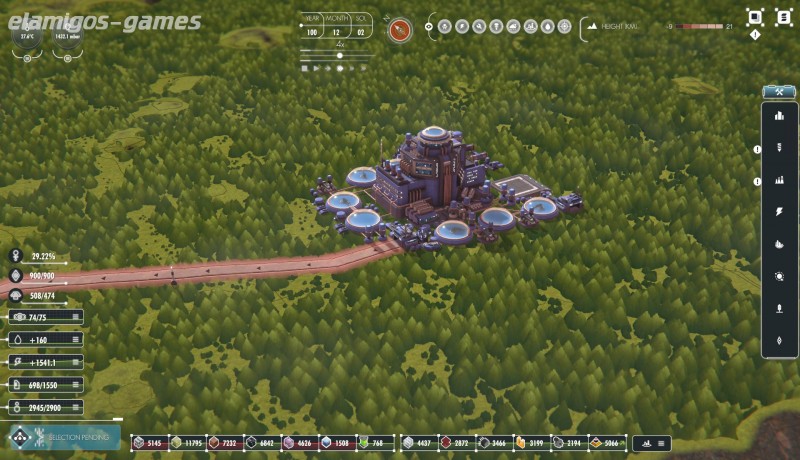The image size is (800, 460).
Task: Open the build tools tab with wrench icon
Action: click(778, 92)
